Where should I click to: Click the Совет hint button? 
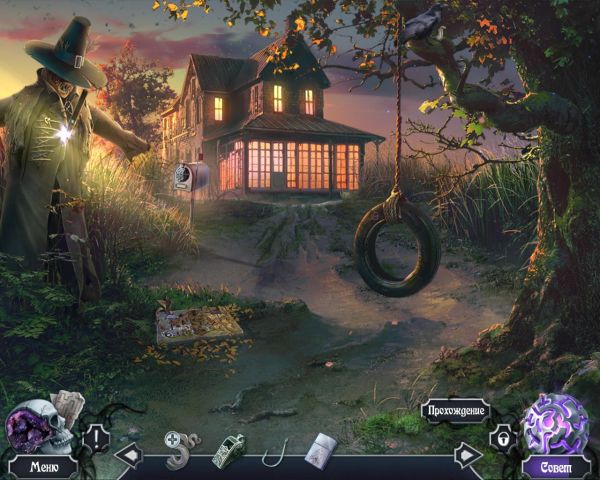(x=558, y=466)
